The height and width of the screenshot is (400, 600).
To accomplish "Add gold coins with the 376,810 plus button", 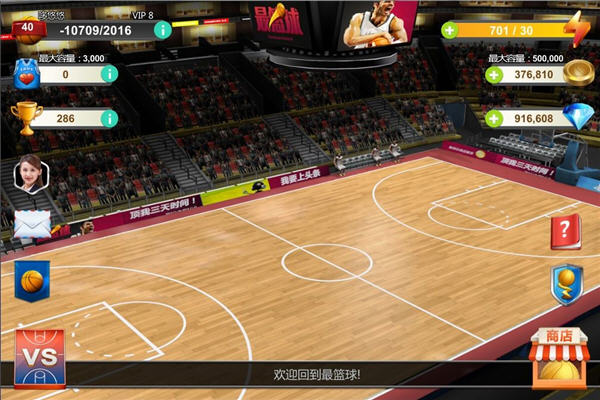I will (493, 74).
